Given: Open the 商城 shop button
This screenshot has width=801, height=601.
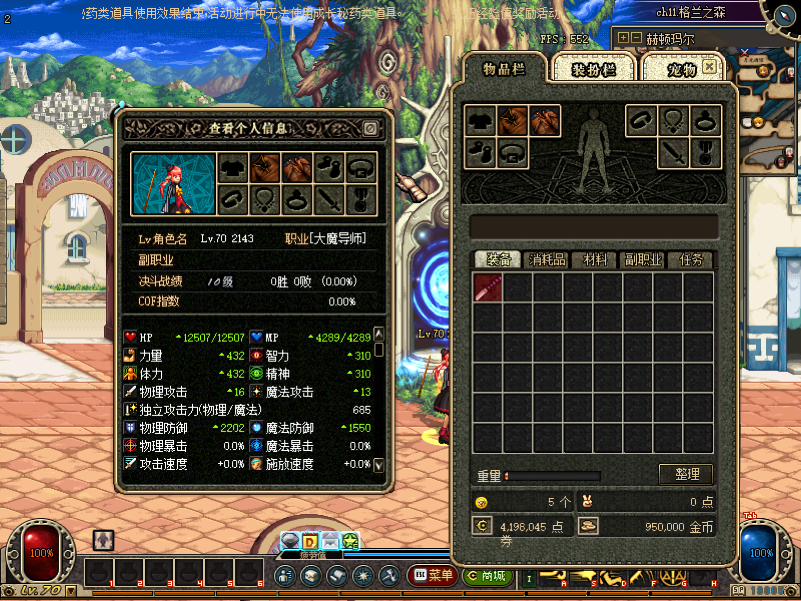Looking at the screenshot, I should (486, 576).
